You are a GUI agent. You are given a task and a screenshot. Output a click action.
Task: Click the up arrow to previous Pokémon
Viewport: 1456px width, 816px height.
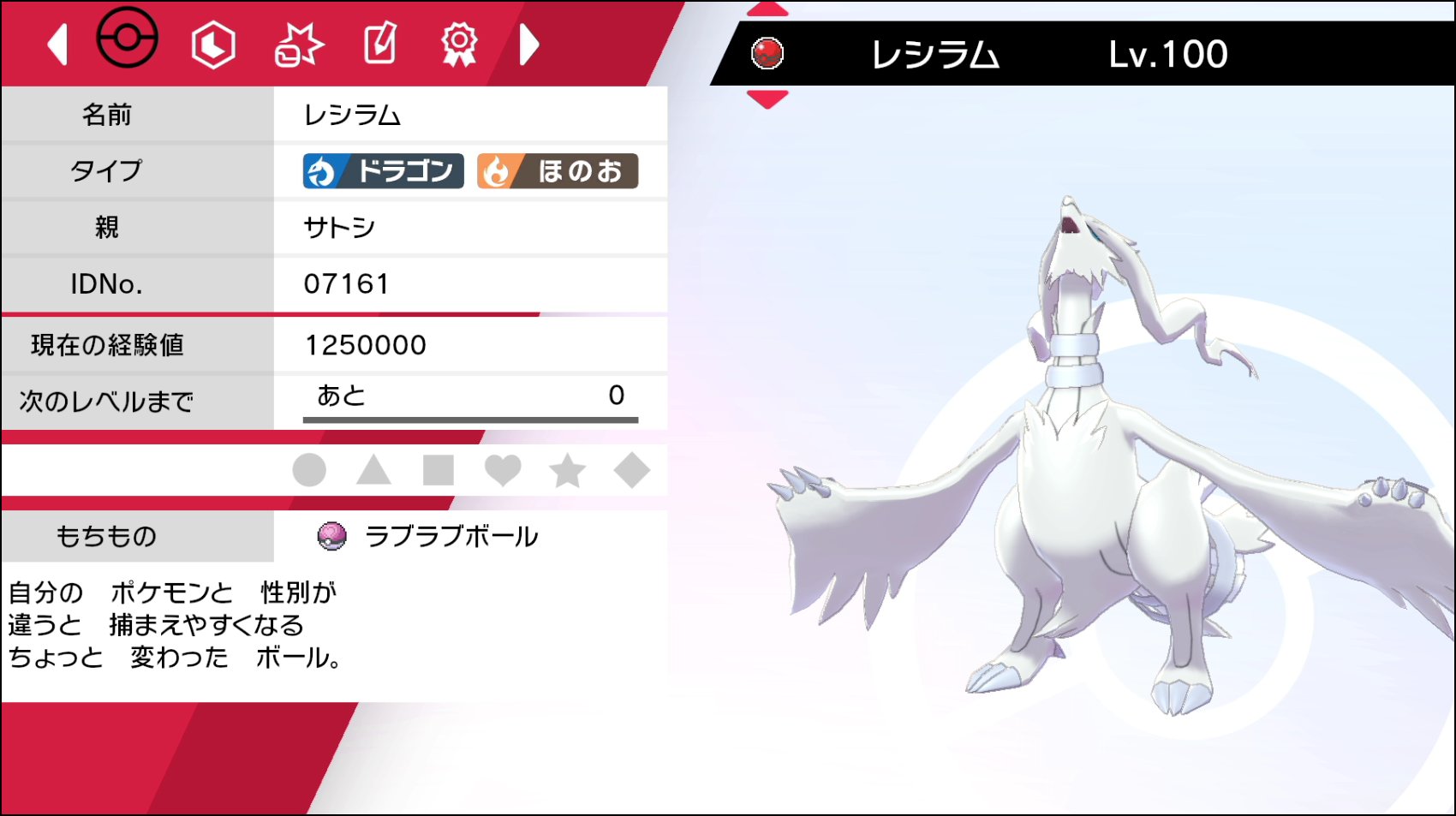(x=767, y=10)
